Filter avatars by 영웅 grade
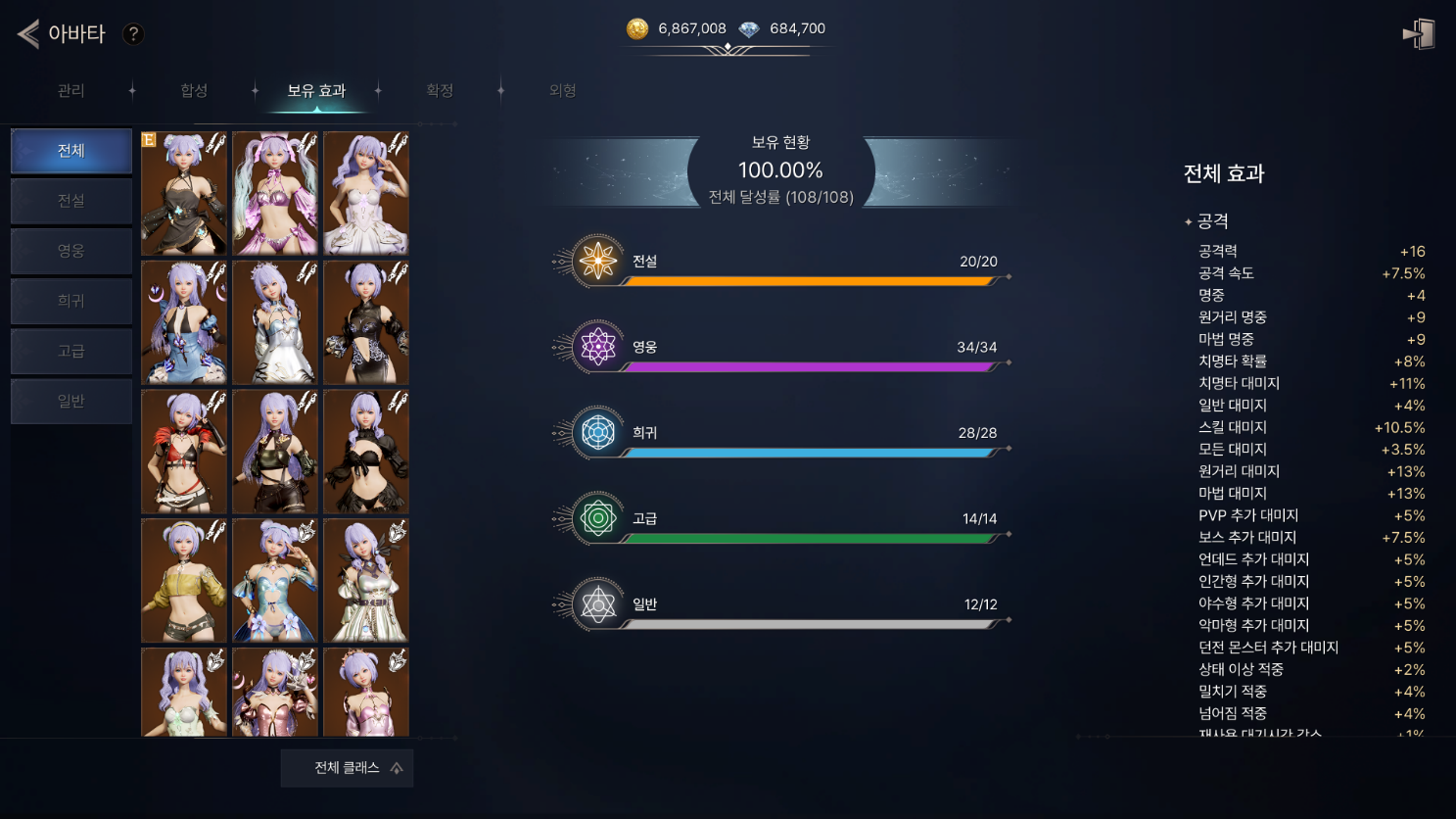Image resolution: width=1456 pixels, height=819 pixels. click(71, 251)
